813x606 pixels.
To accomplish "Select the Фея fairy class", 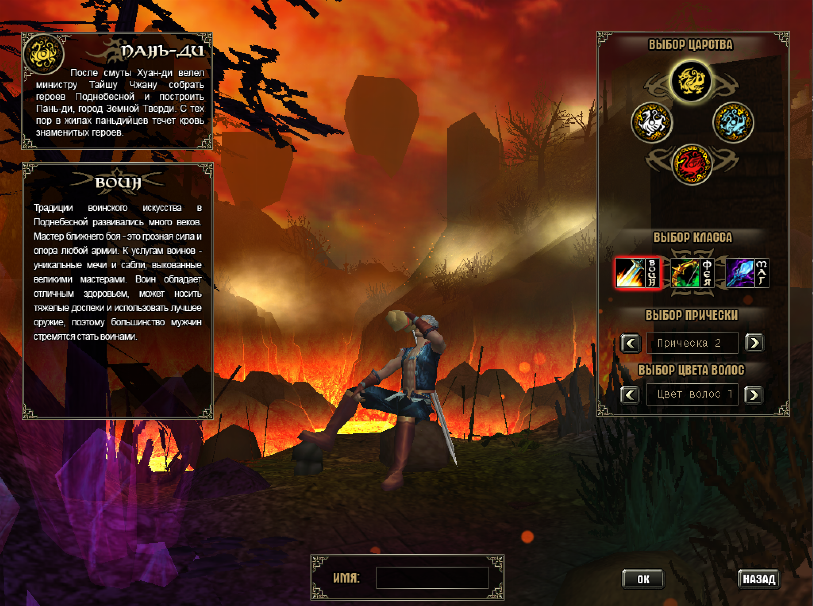I will point(693,272).
